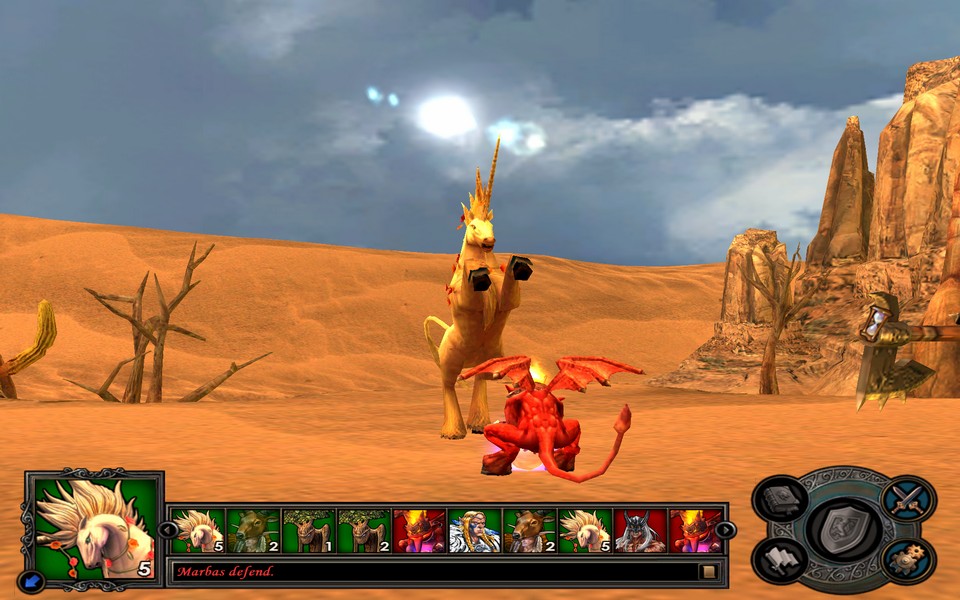The width and height of the screenshot is (960, 600).
Task: Open combat options via the gears icon
Action: click(x=908, y=560)
